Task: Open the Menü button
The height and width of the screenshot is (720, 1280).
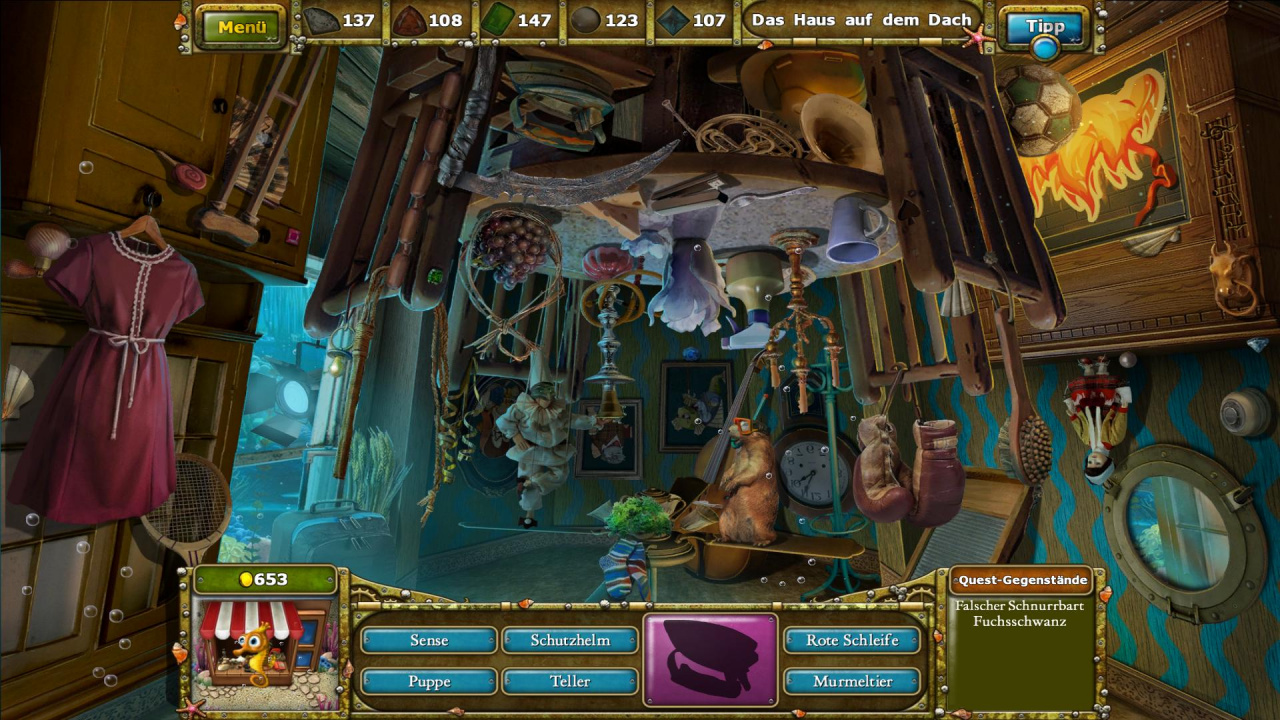Action: 242,27
